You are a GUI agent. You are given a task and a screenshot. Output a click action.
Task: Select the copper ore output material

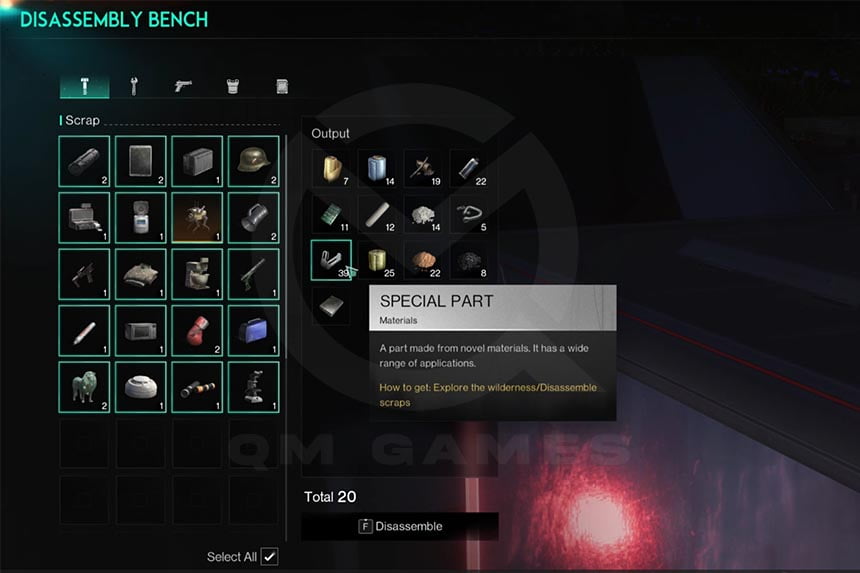423,260
